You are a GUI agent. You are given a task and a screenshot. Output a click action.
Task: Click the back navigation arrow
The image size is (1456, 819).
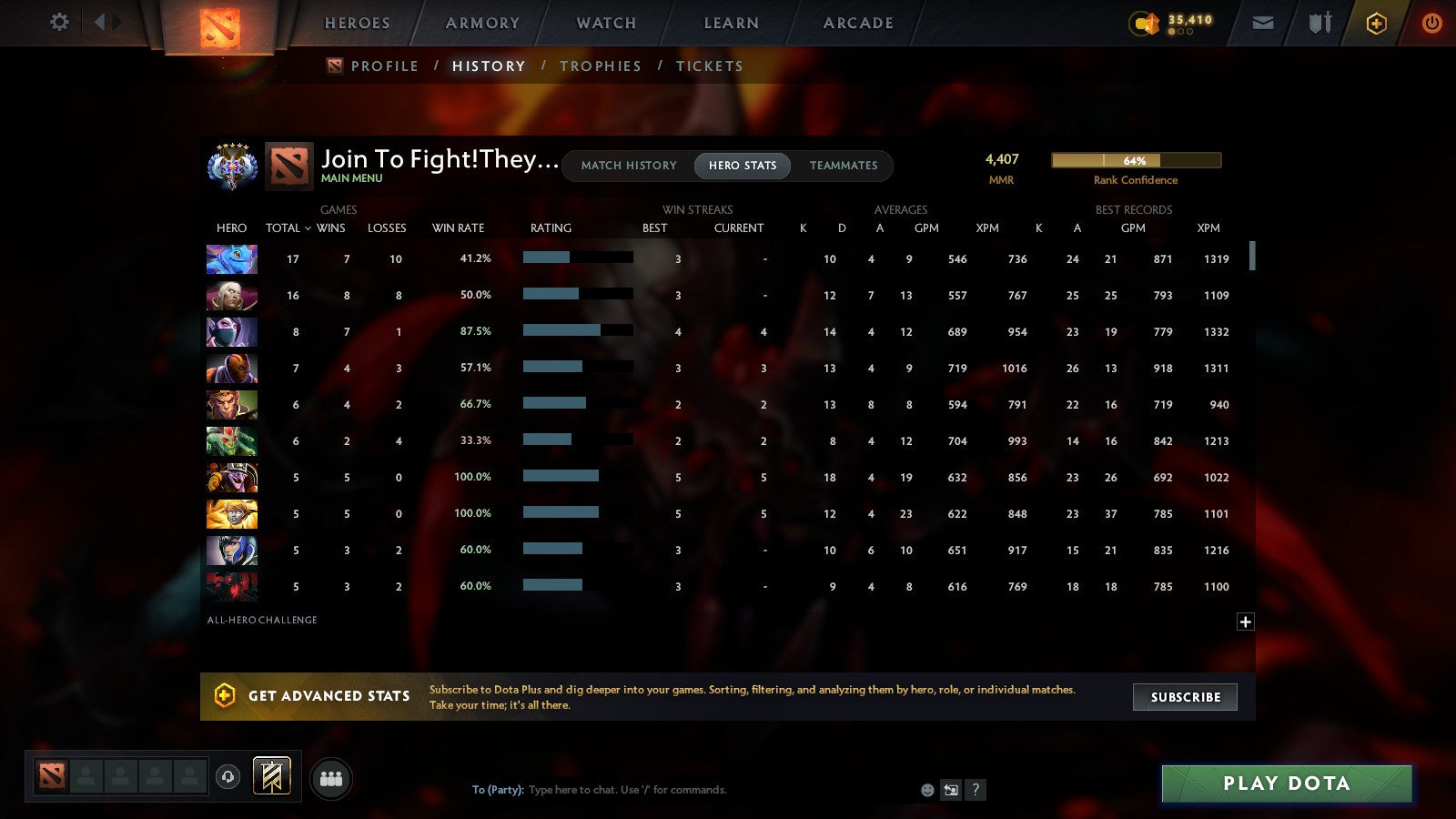(100, 22)
